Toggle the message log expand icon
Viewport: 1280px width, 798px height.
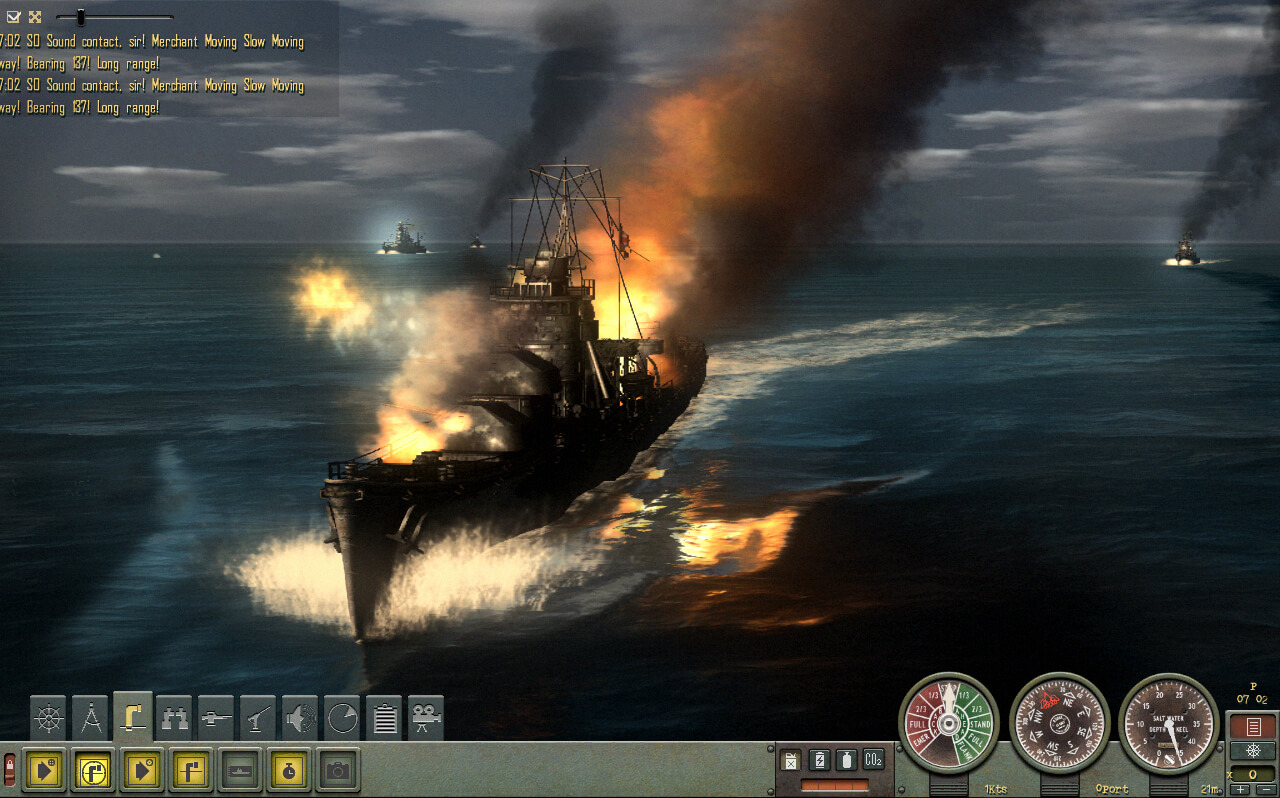click(x=37, y=15)
